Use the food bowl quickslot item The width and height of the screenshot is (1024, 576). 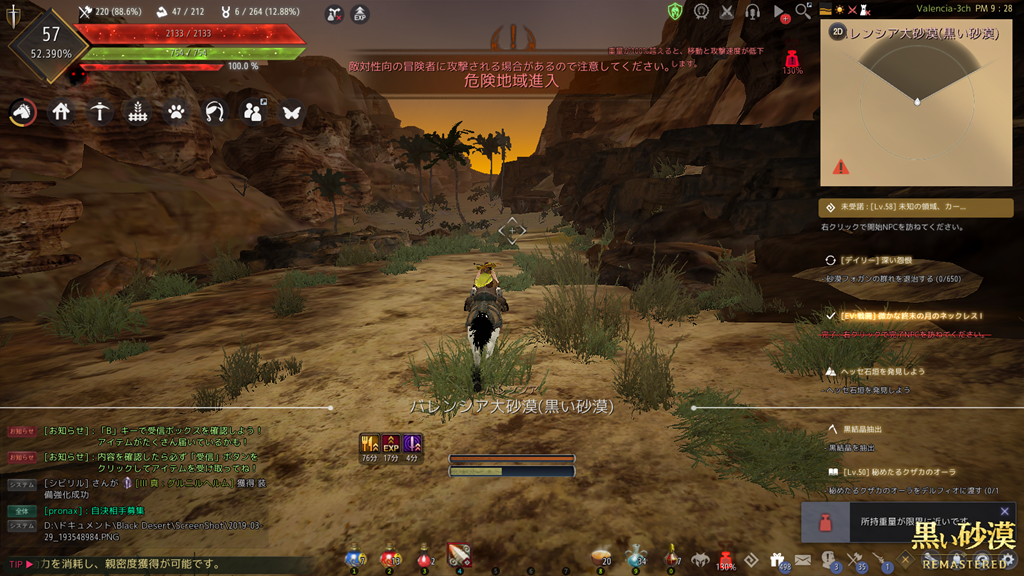600,555
